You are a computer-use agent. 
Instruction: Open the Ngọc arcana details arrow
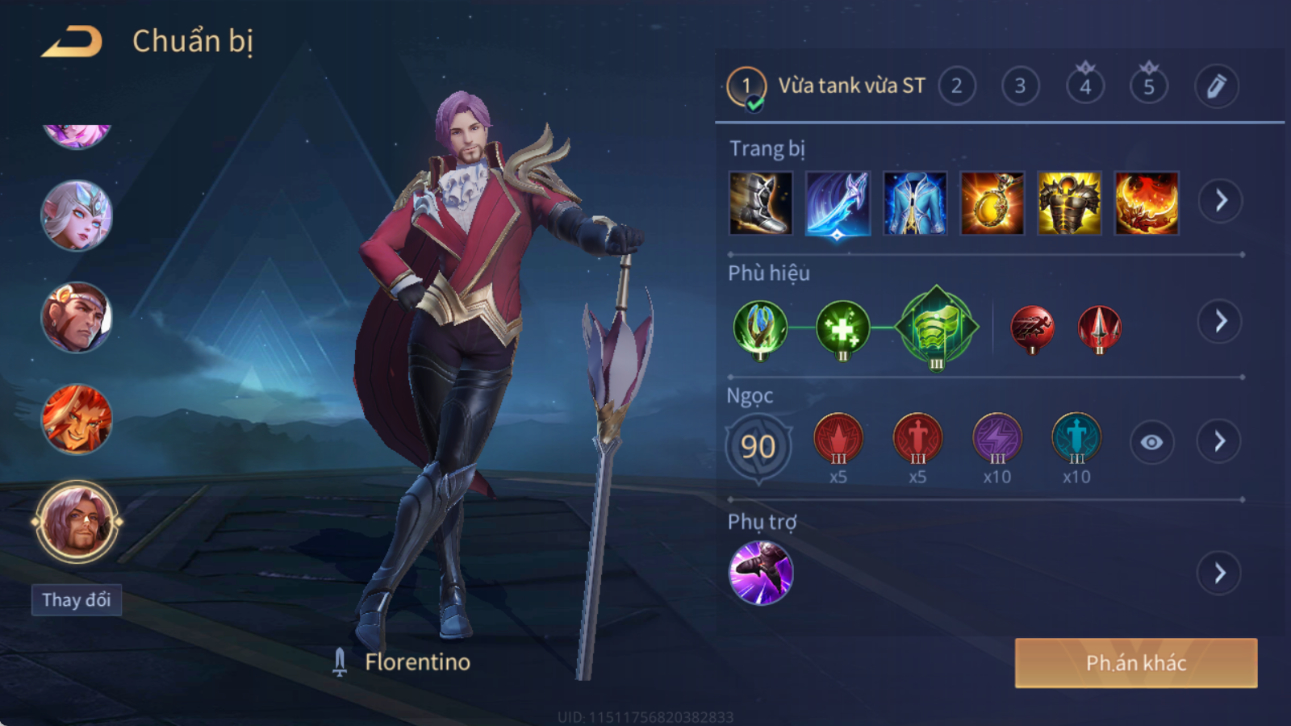click(1219, 442)
